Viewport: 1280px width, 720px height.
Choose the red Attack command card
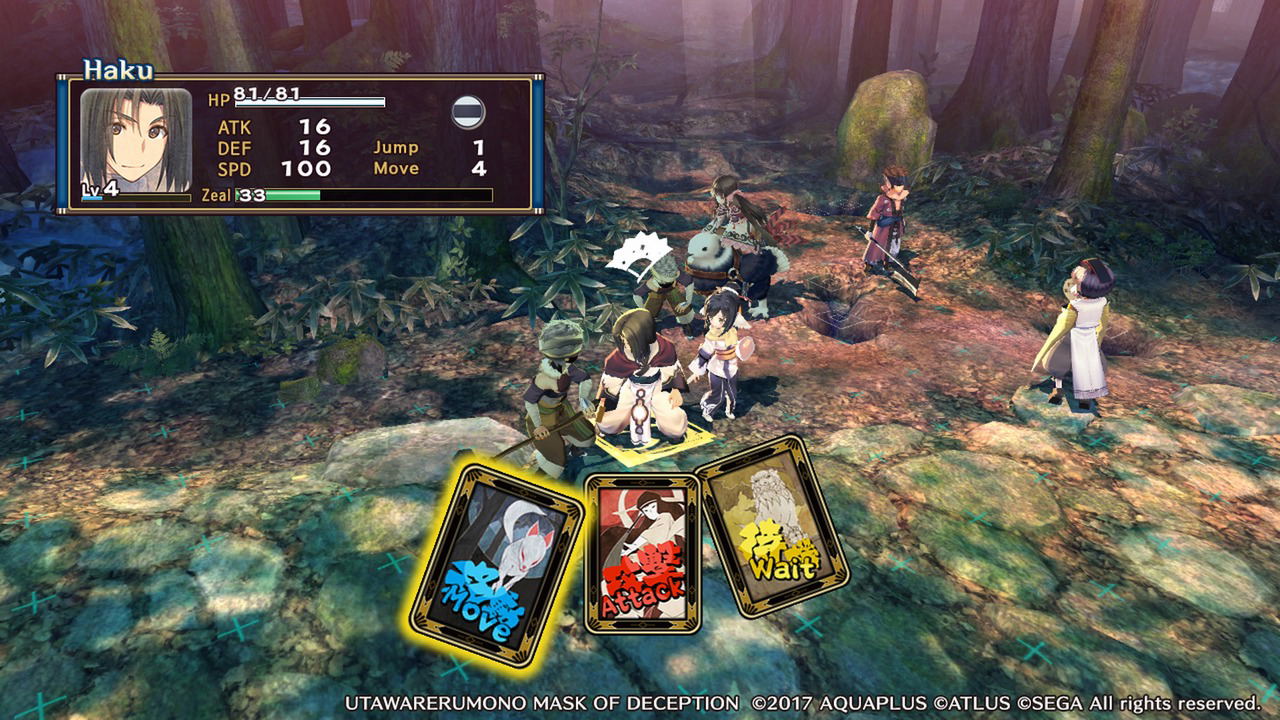[642, 553]
